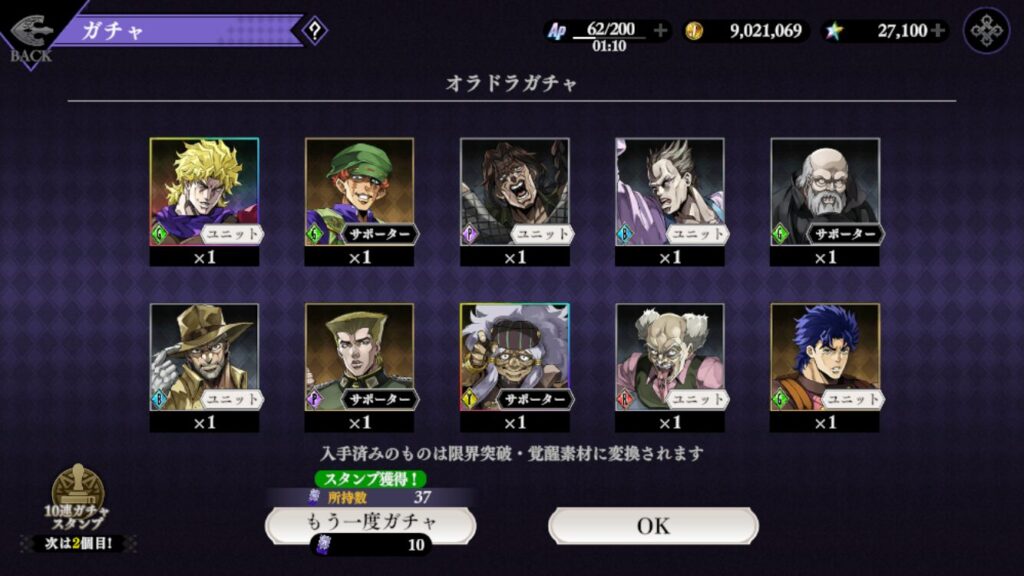Select blue-haired Jonathan unit card
This screenshot has width=1024, height=576.
[825, 357]
